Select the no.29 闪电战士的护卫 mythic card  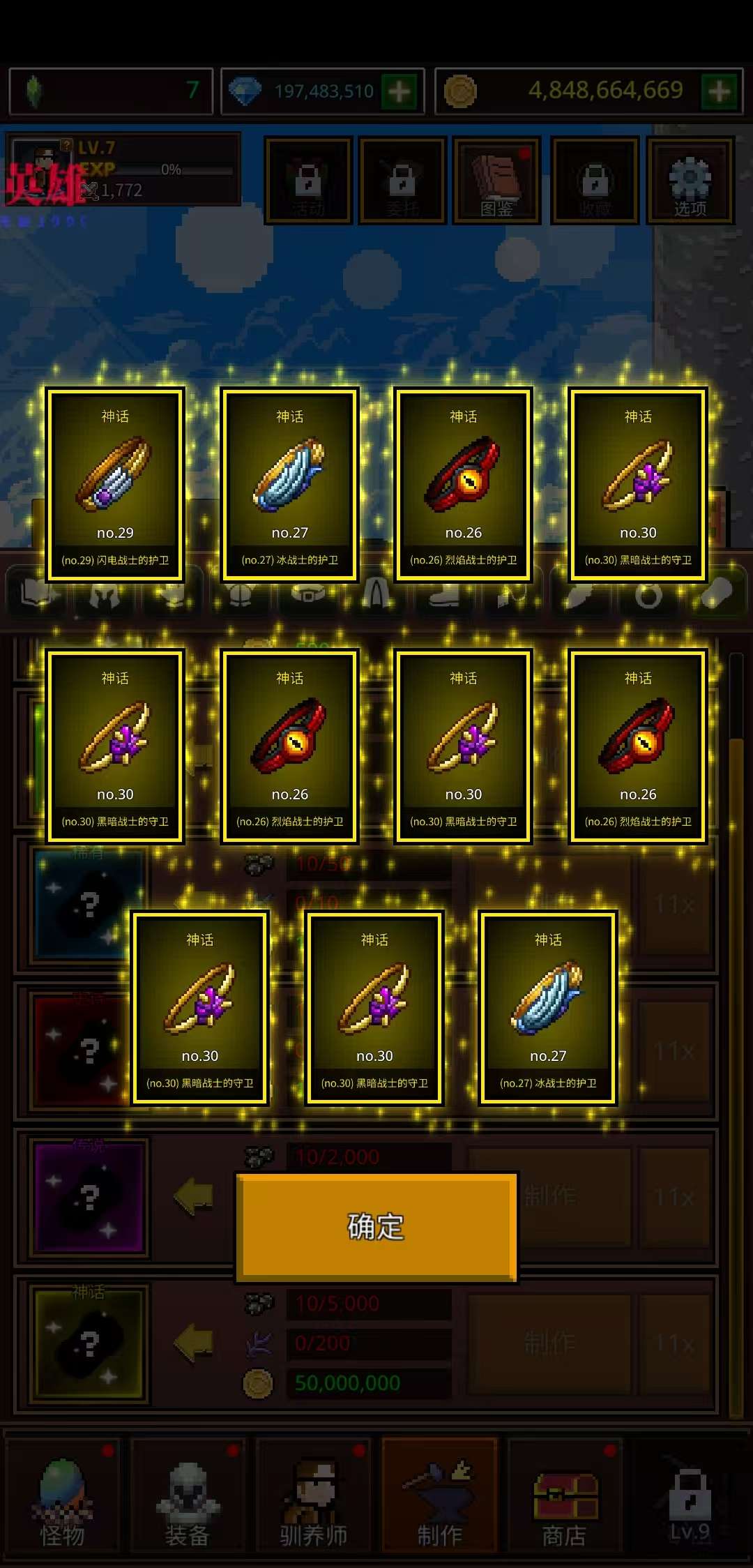click(x=115, y=485)
